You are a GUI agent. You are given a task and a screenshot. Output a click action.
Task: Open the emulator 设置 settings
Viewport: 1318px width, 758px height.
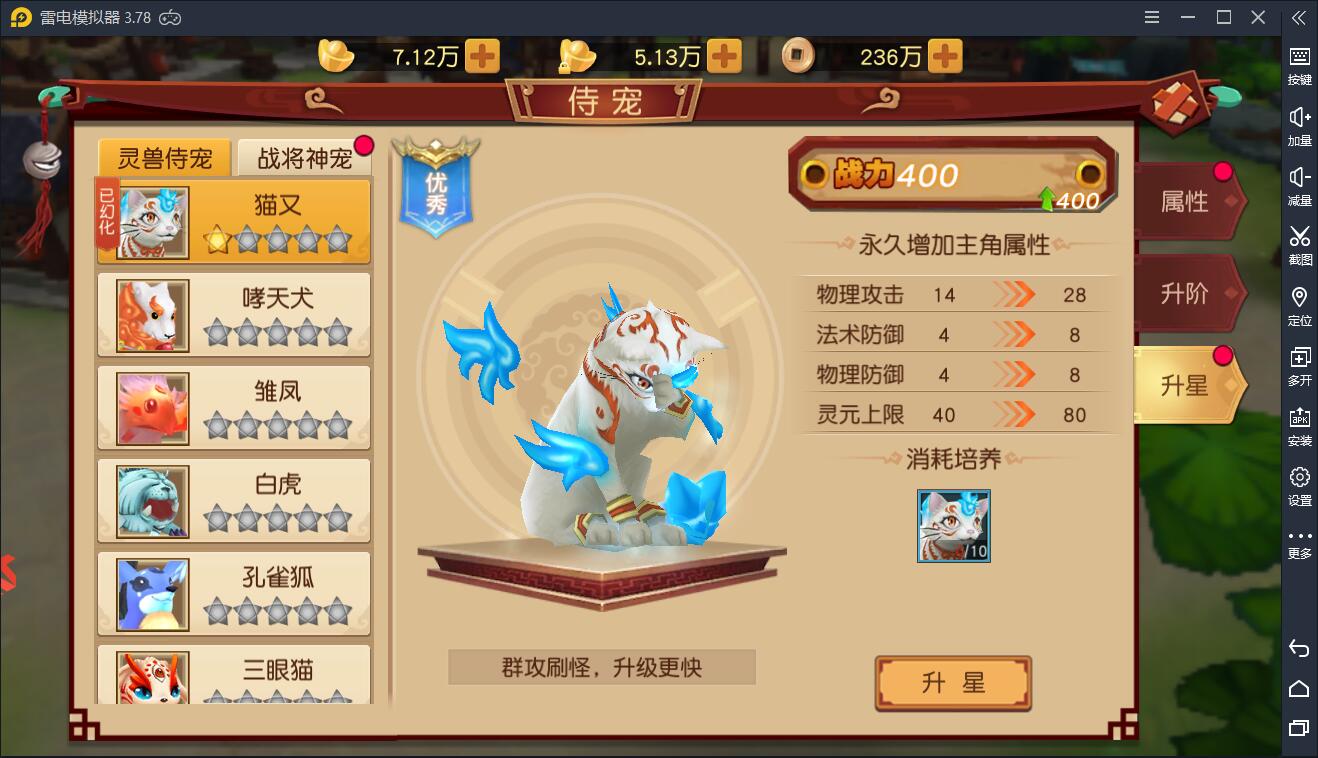1299,486
